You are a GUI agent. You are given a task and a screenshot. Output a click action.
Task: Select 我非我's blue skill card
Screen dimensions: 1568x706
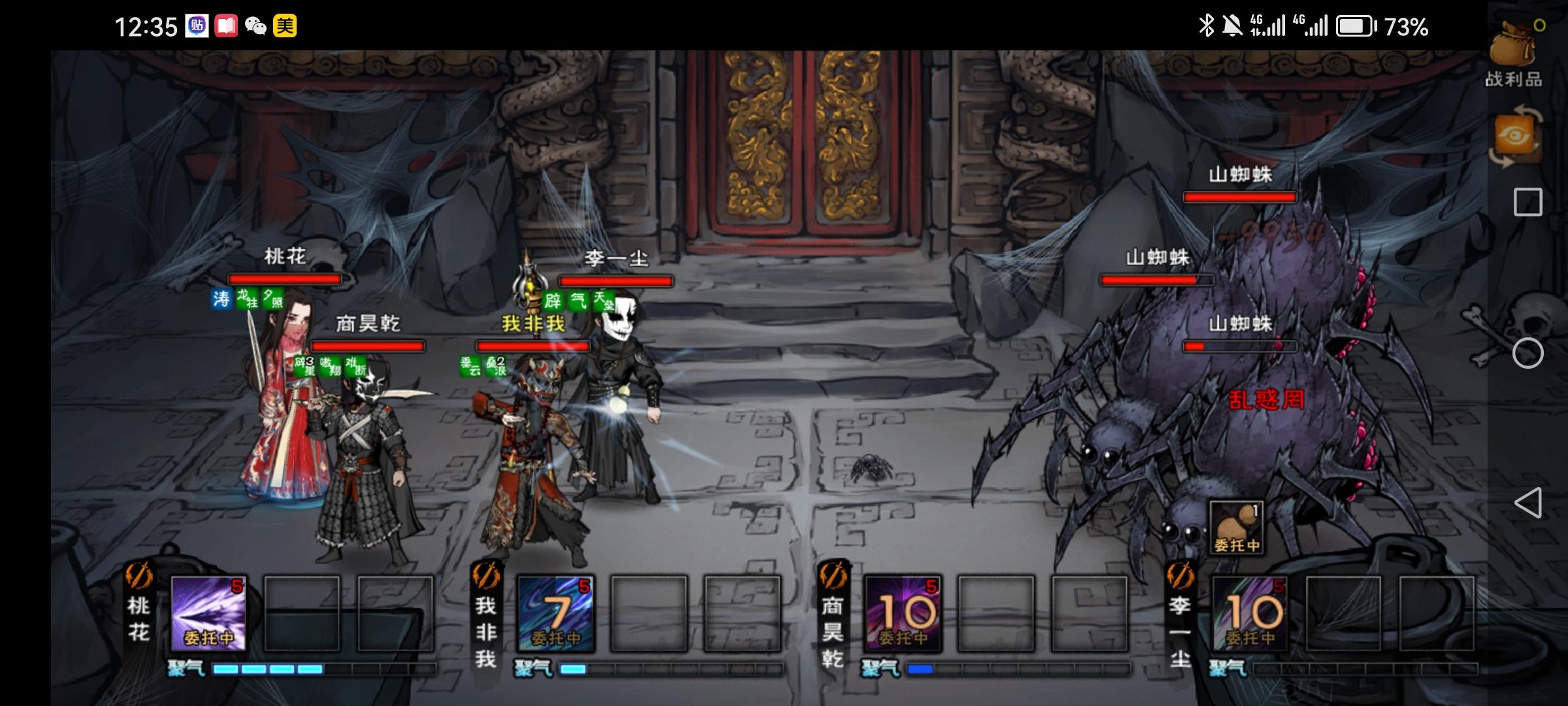555,614
